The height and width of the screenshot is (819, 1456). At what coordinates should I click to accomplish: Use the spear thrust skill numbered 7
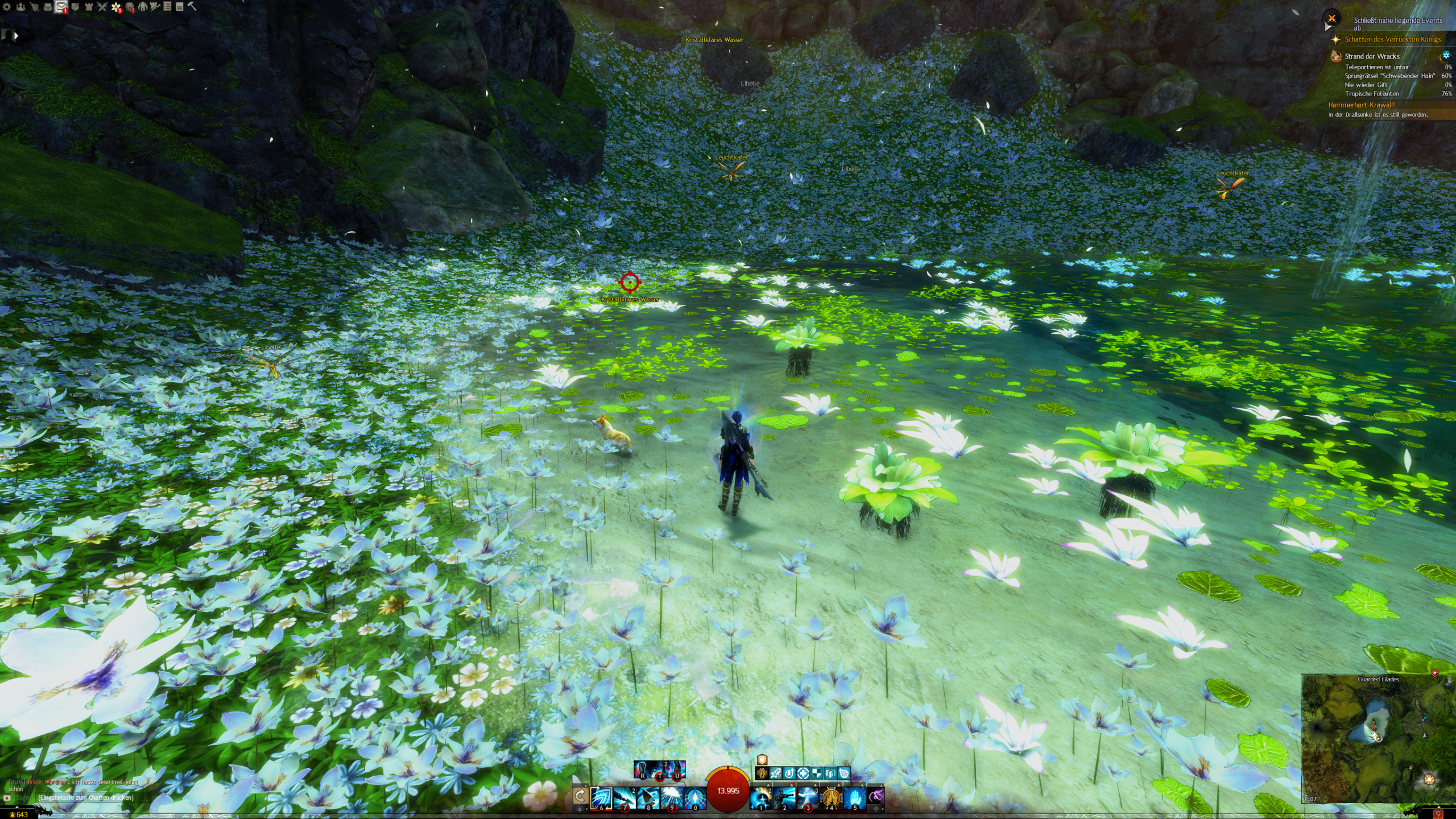(624, 798)
